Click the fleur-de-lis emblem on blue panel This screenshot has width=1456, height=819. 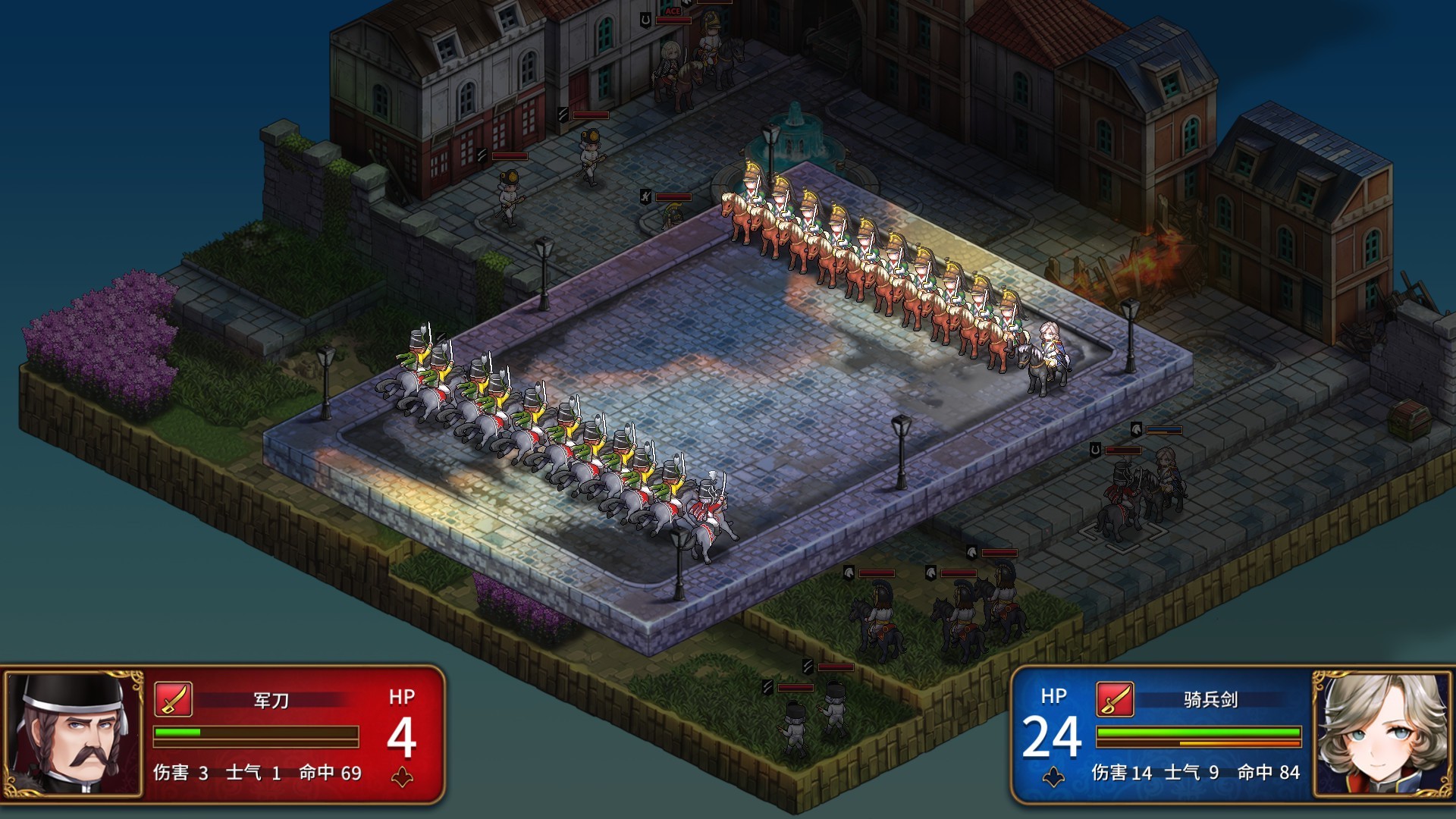(x=1053, y=778)
